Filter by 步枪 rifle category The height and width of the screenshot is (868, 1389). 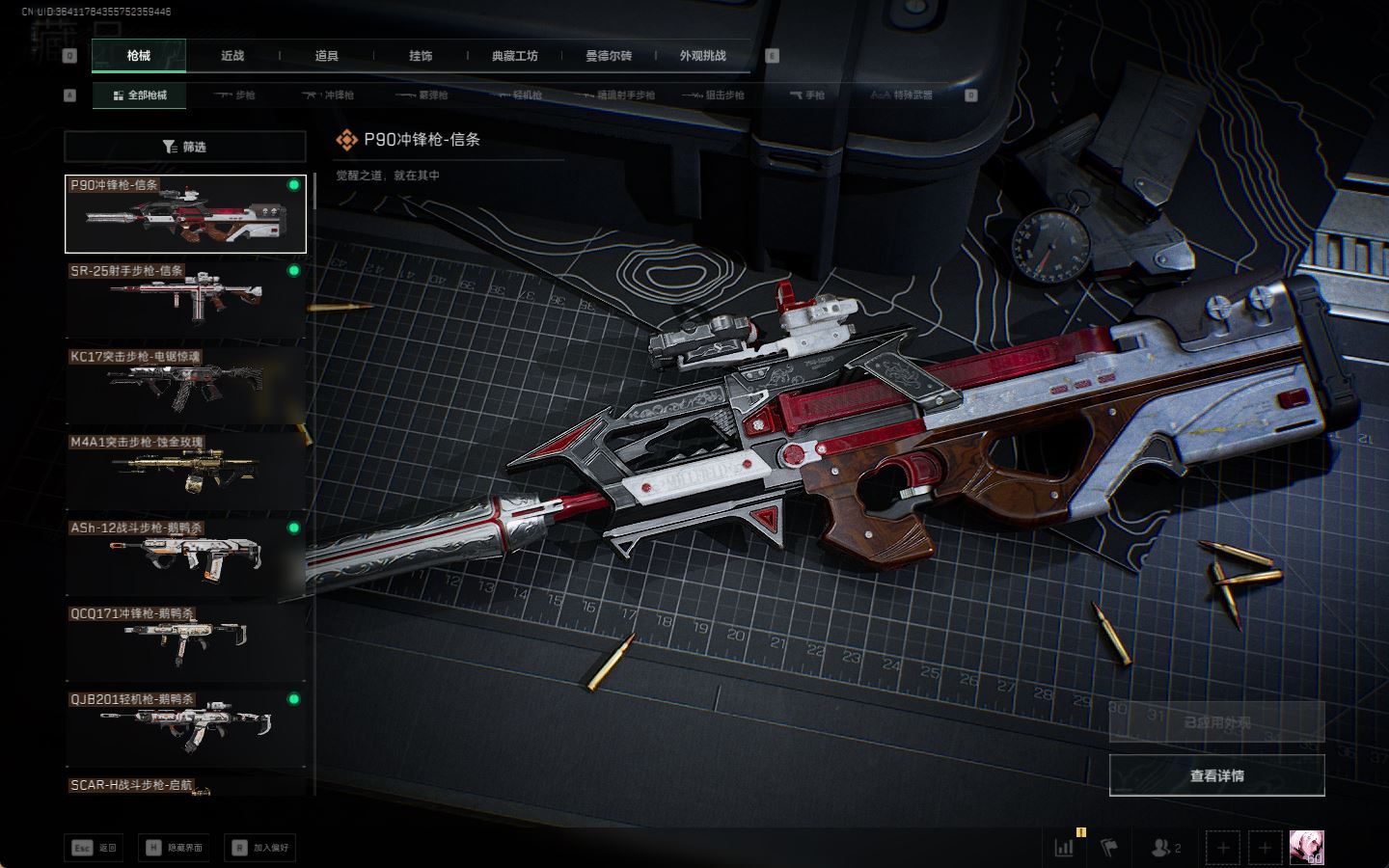point(235,95)
